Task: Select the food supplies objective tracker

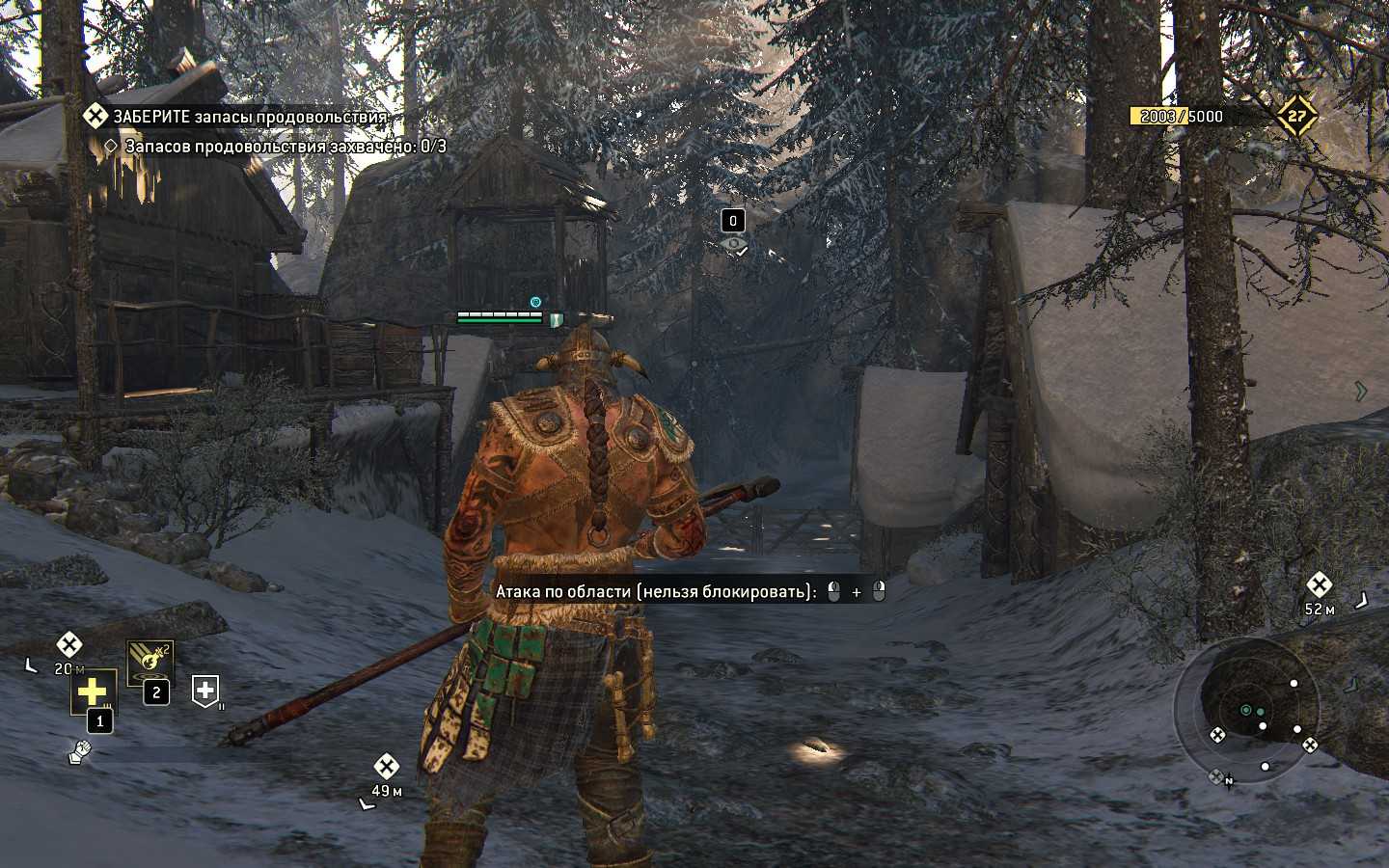Action: coord(249,117)
